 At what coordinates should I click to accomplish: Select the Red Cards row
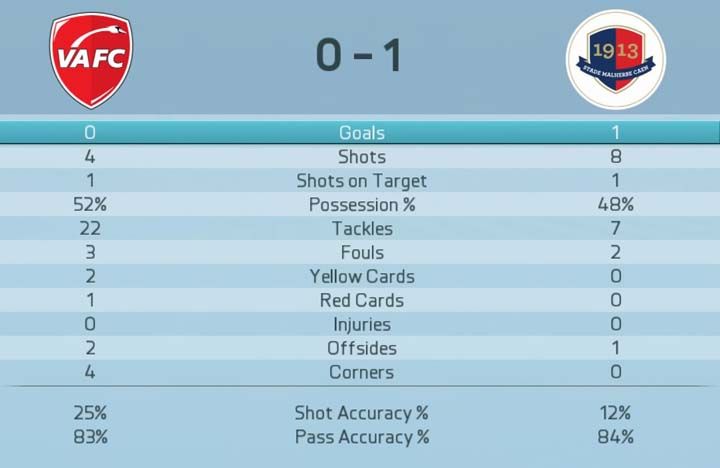(x=361, y=301)
